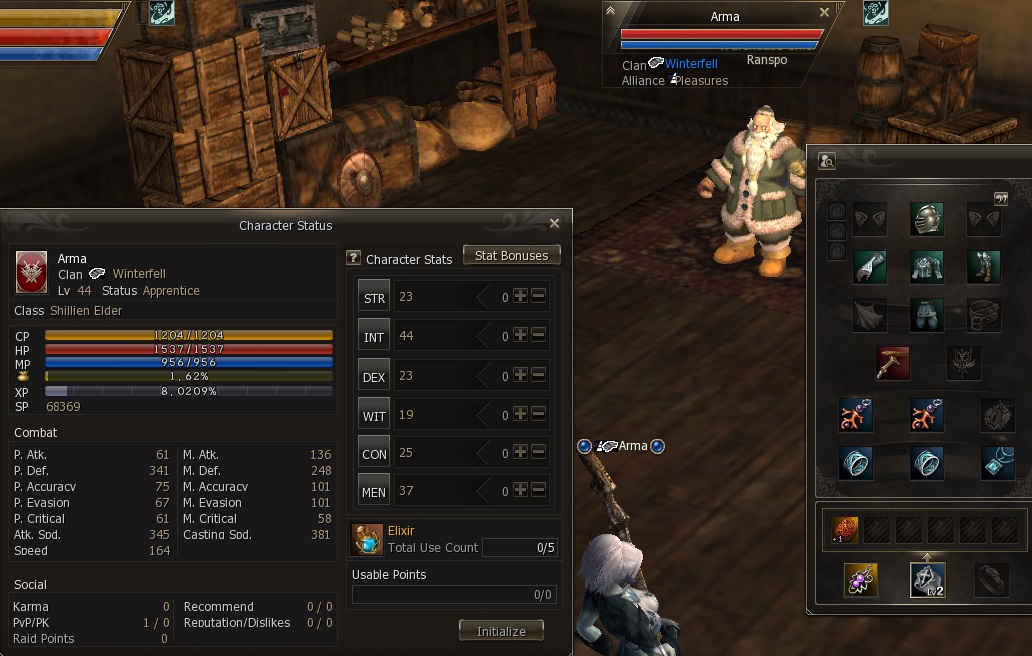Open the Stat Bonuses panel
Image resolution: width=1032 pixels, height=656 pixels.
(511, 256)
